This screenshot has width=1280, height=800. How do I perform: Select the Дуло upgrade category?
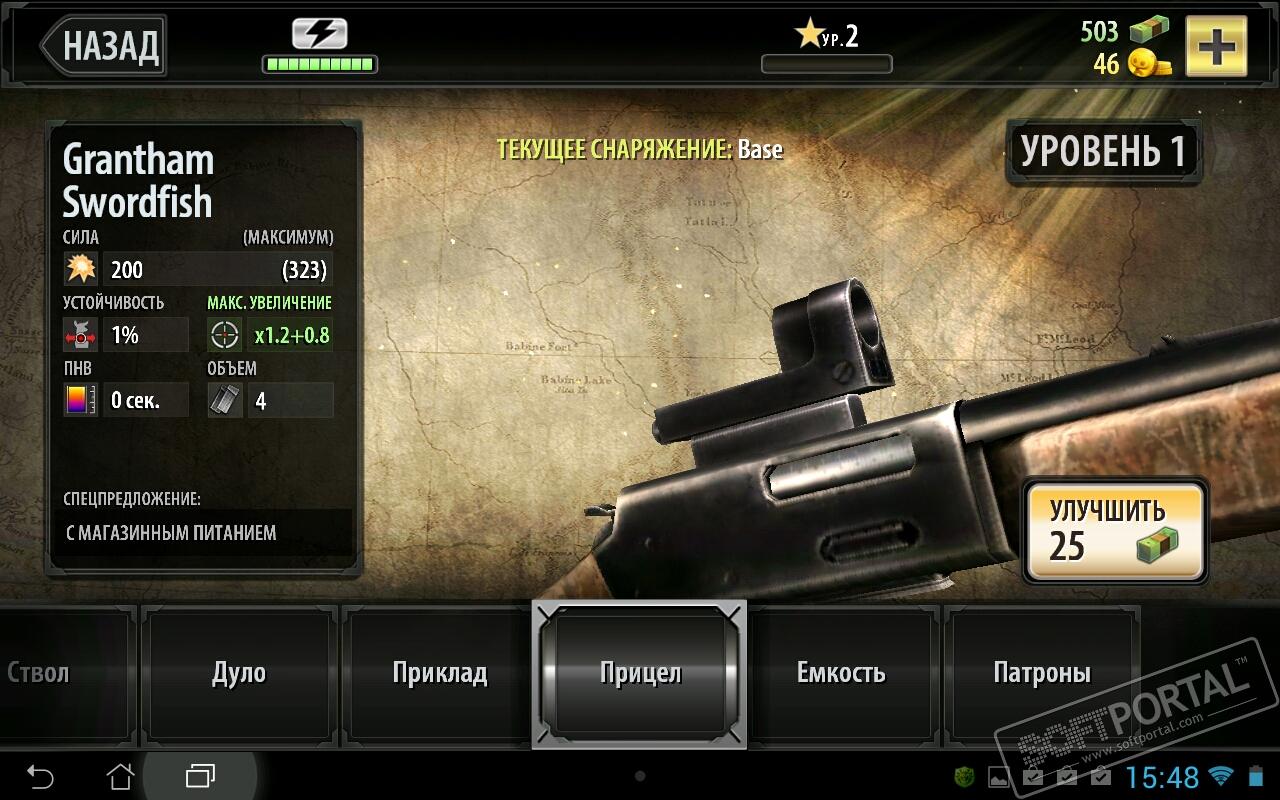pyautogui.click(x=239, y=672)
